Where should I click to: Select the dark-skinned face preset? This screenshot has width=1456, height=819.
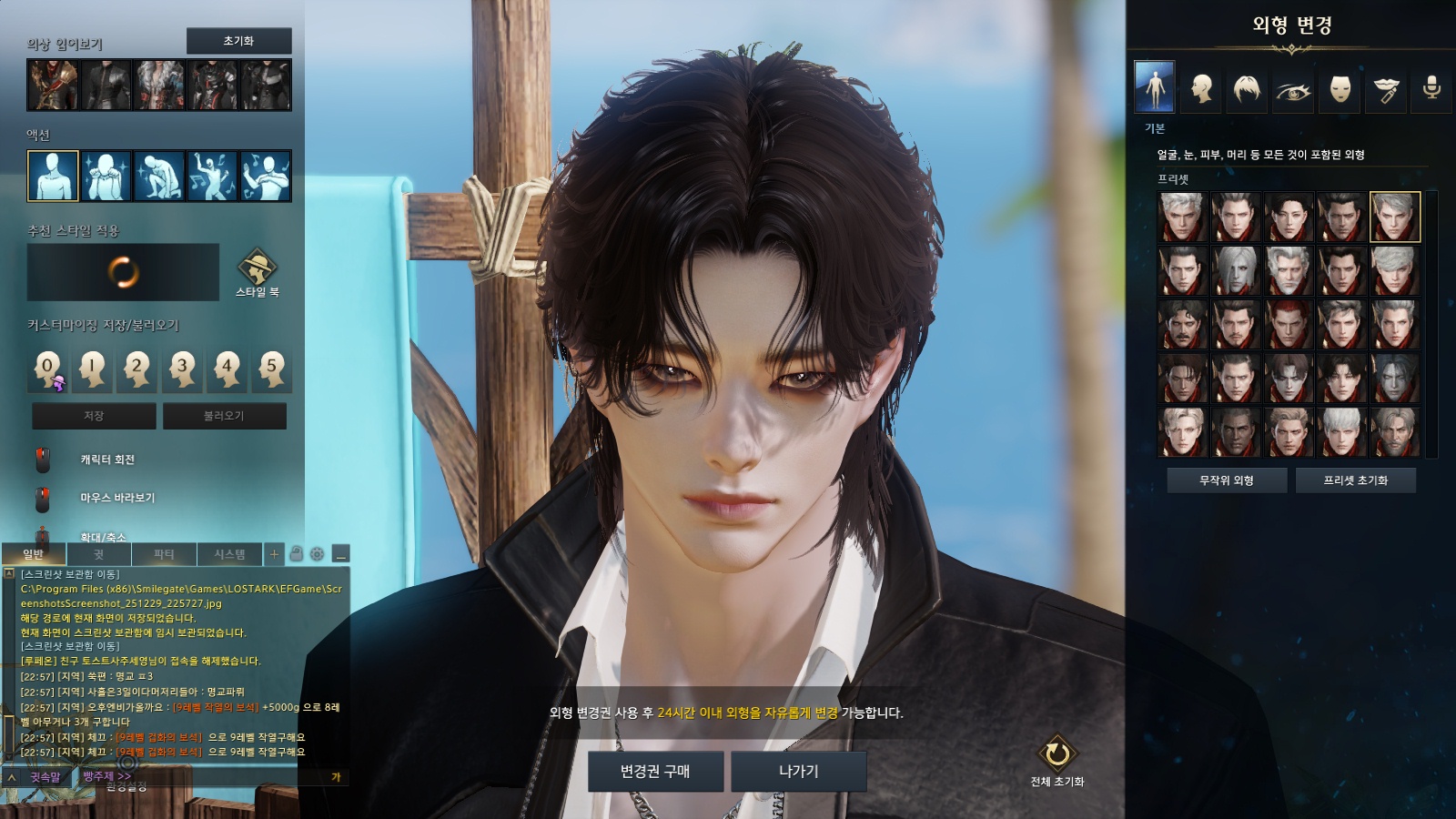(x=1235, y=432)
